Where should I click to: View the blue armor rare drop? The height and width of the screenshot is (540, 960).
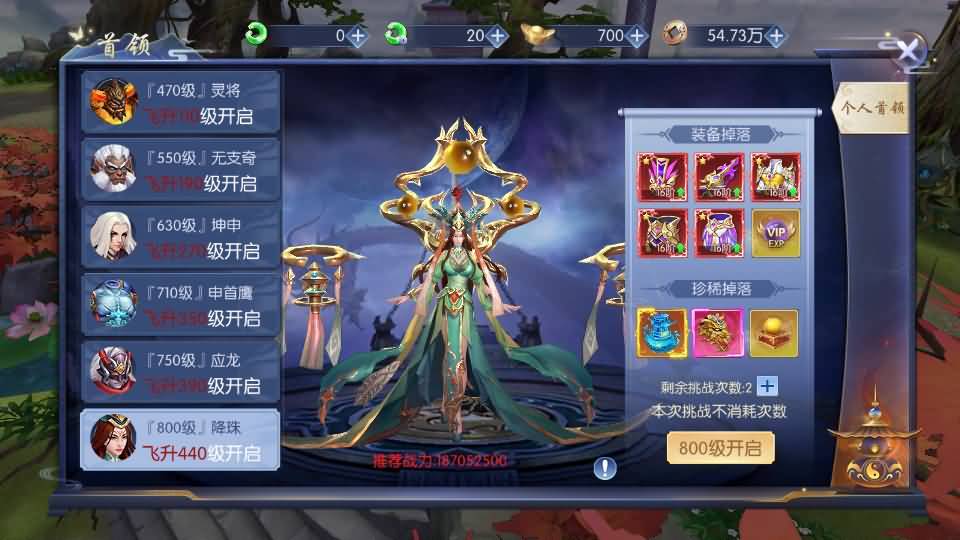coord(662,333)
